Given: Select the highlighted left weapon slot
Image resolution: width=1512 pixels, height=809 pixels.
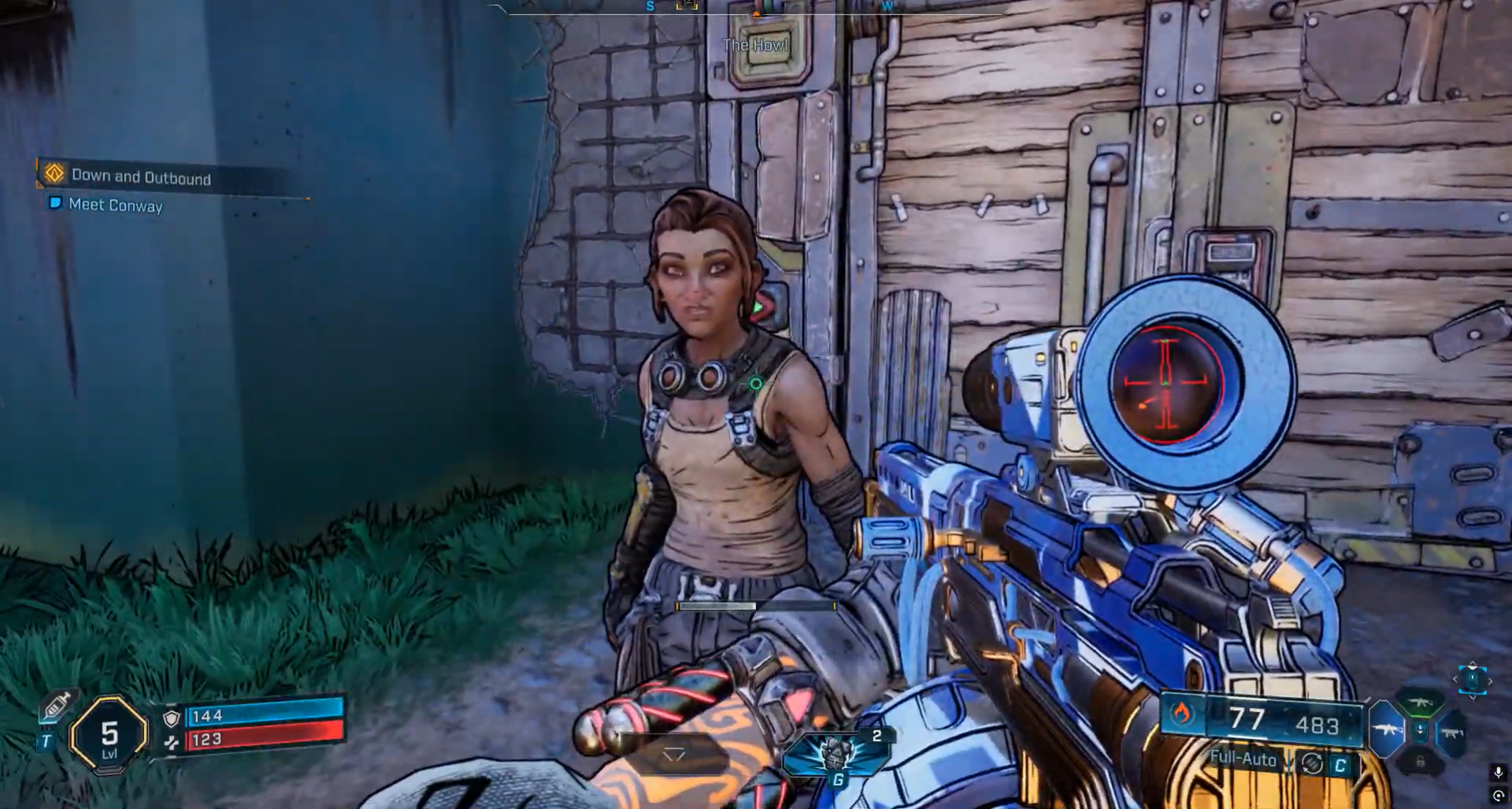Looking at the screenshot, I should pyautogui.click(x=1388, y=730).
